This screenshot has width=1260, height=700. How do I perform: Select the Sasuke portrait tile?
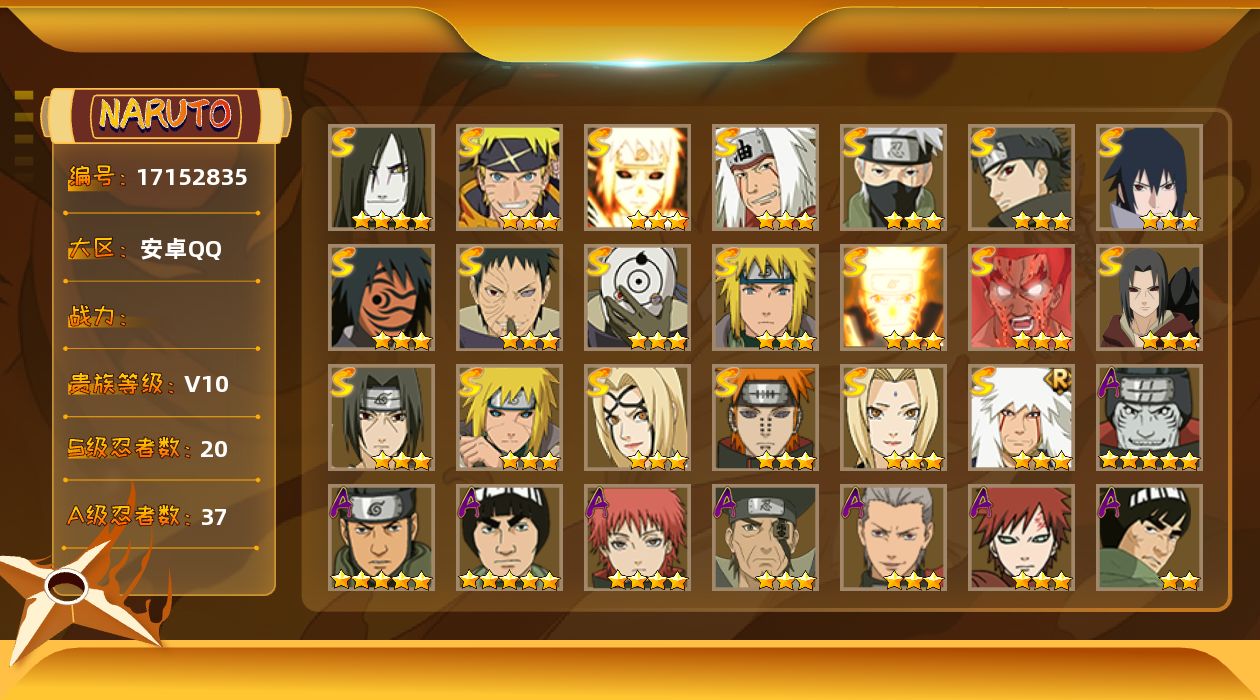pos(1149,177)
